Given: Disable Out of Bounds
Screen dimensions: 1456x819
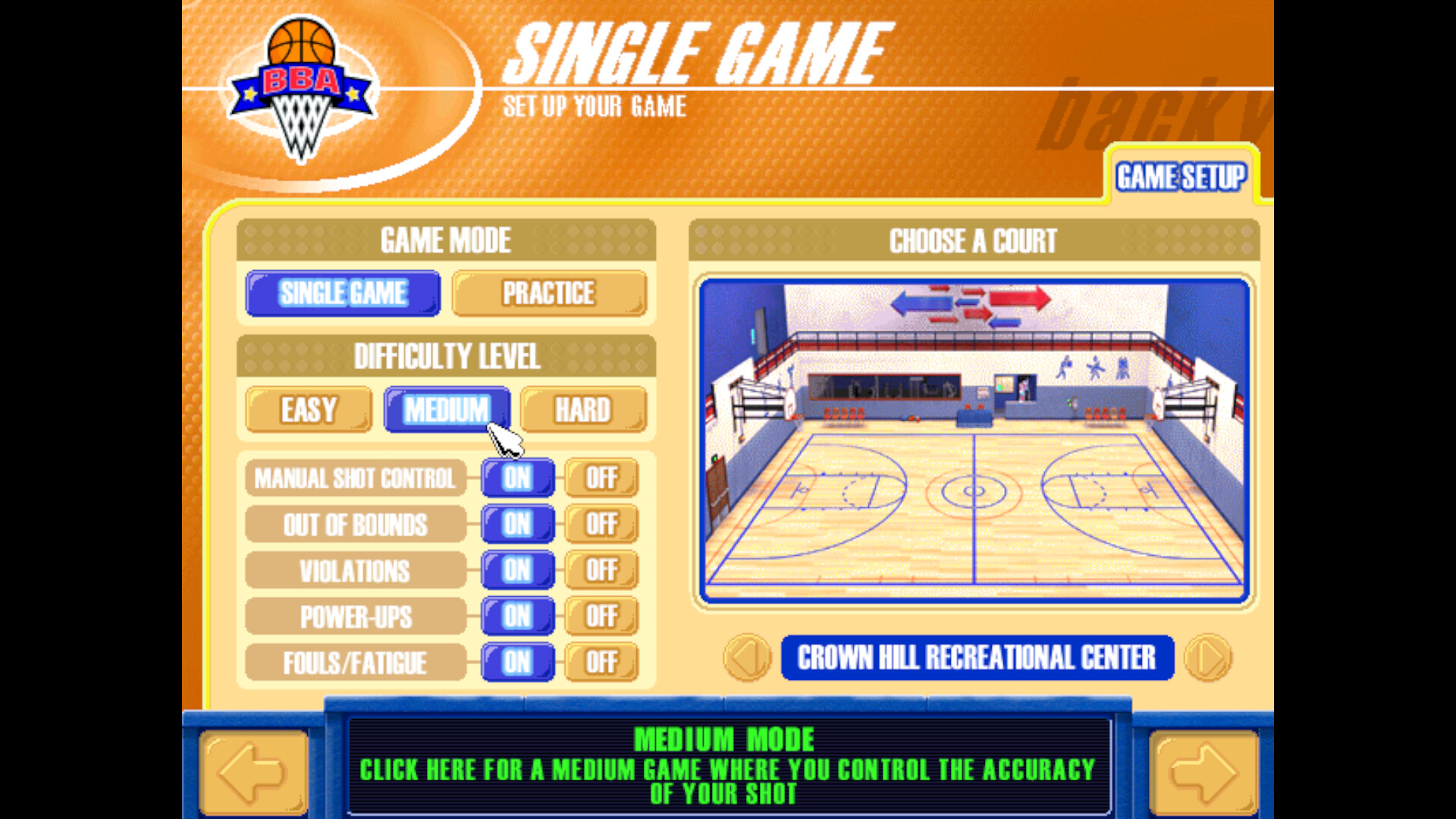Looking at the screenshot, I should coord(601,524).
